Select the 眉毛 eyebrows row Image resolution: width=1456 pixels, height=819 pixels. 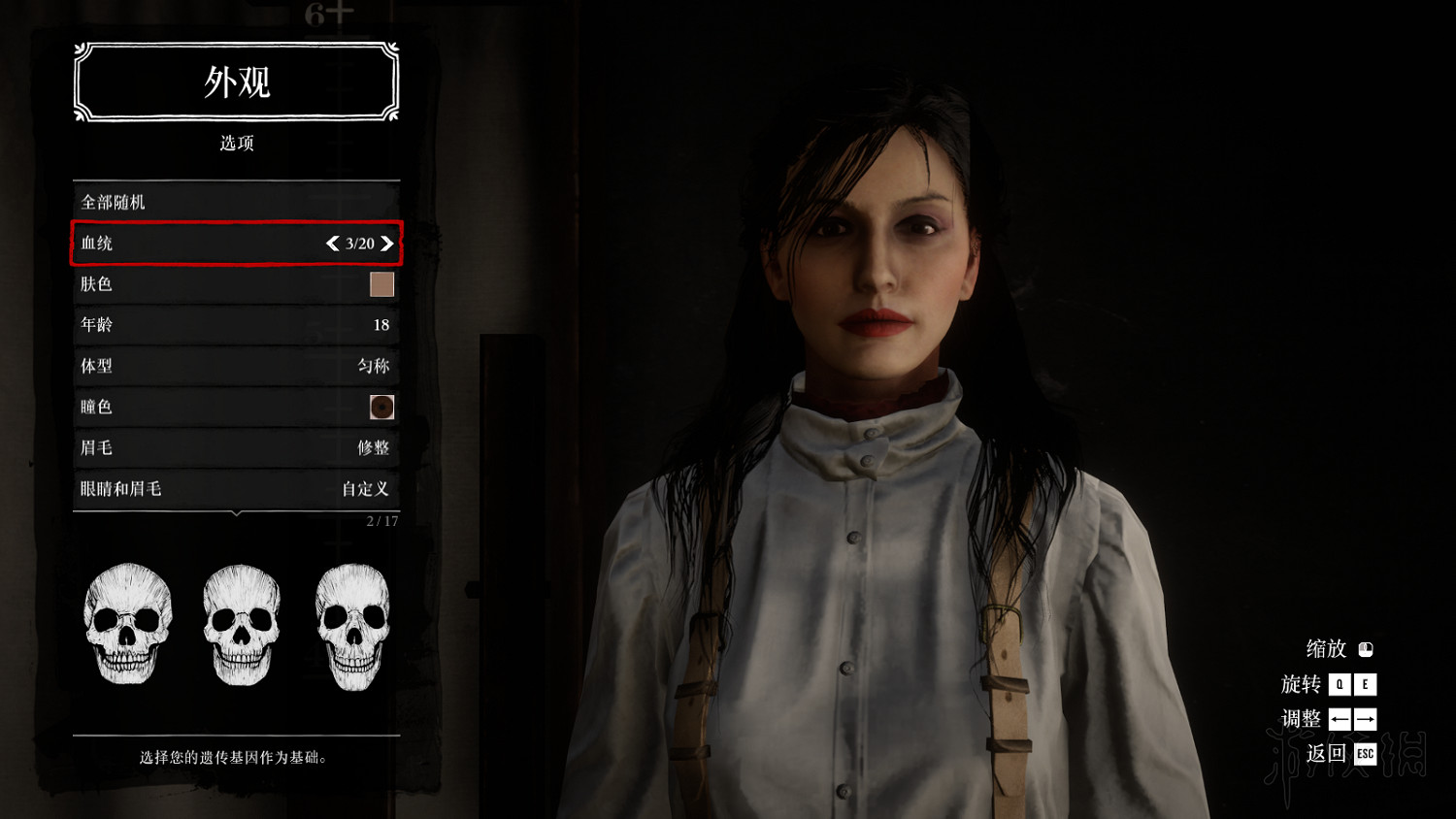[x=236, y=447]
